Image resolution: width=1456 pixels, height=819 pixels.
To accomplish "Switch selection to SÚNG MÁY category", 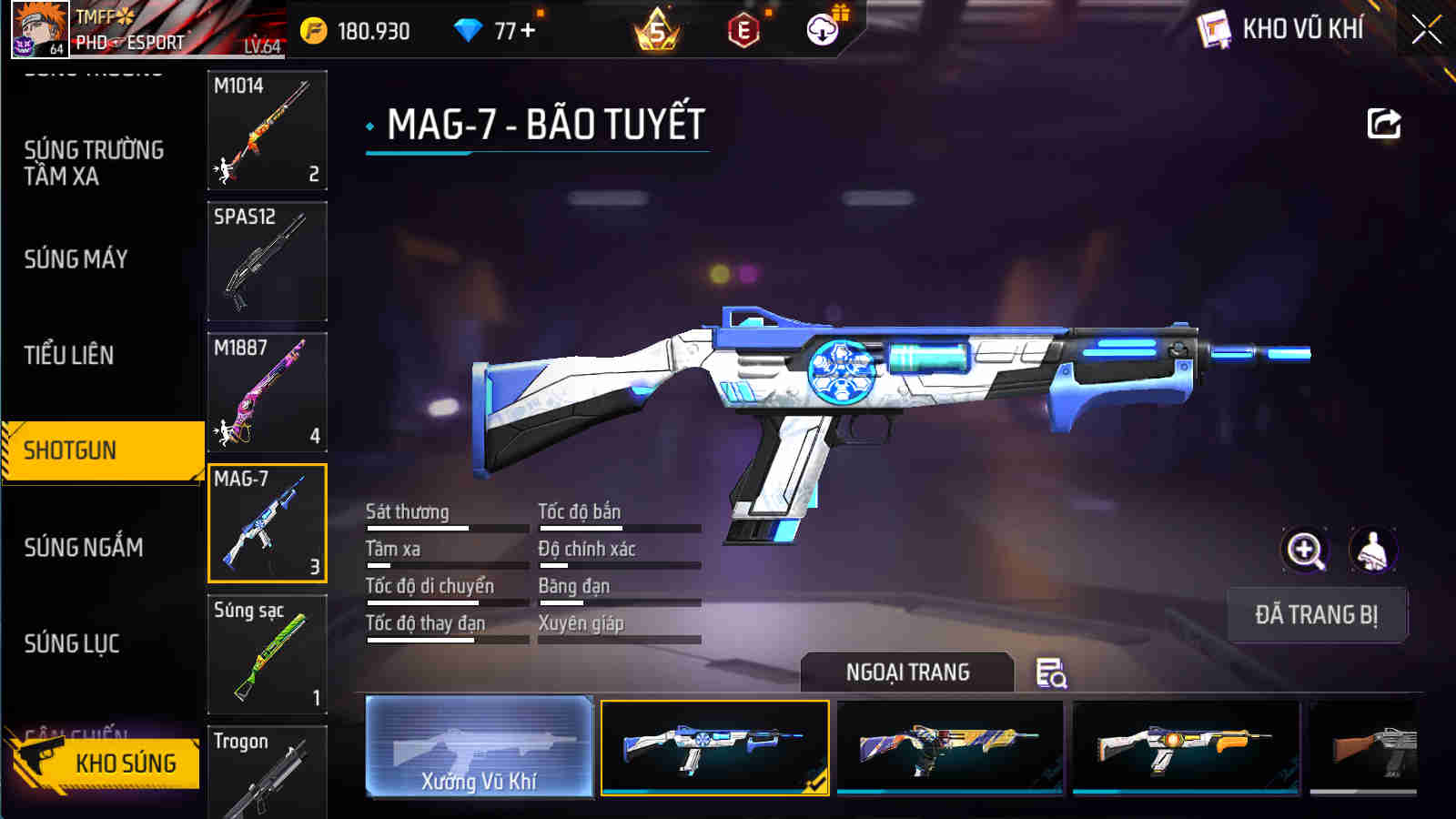I will point(77,259).
